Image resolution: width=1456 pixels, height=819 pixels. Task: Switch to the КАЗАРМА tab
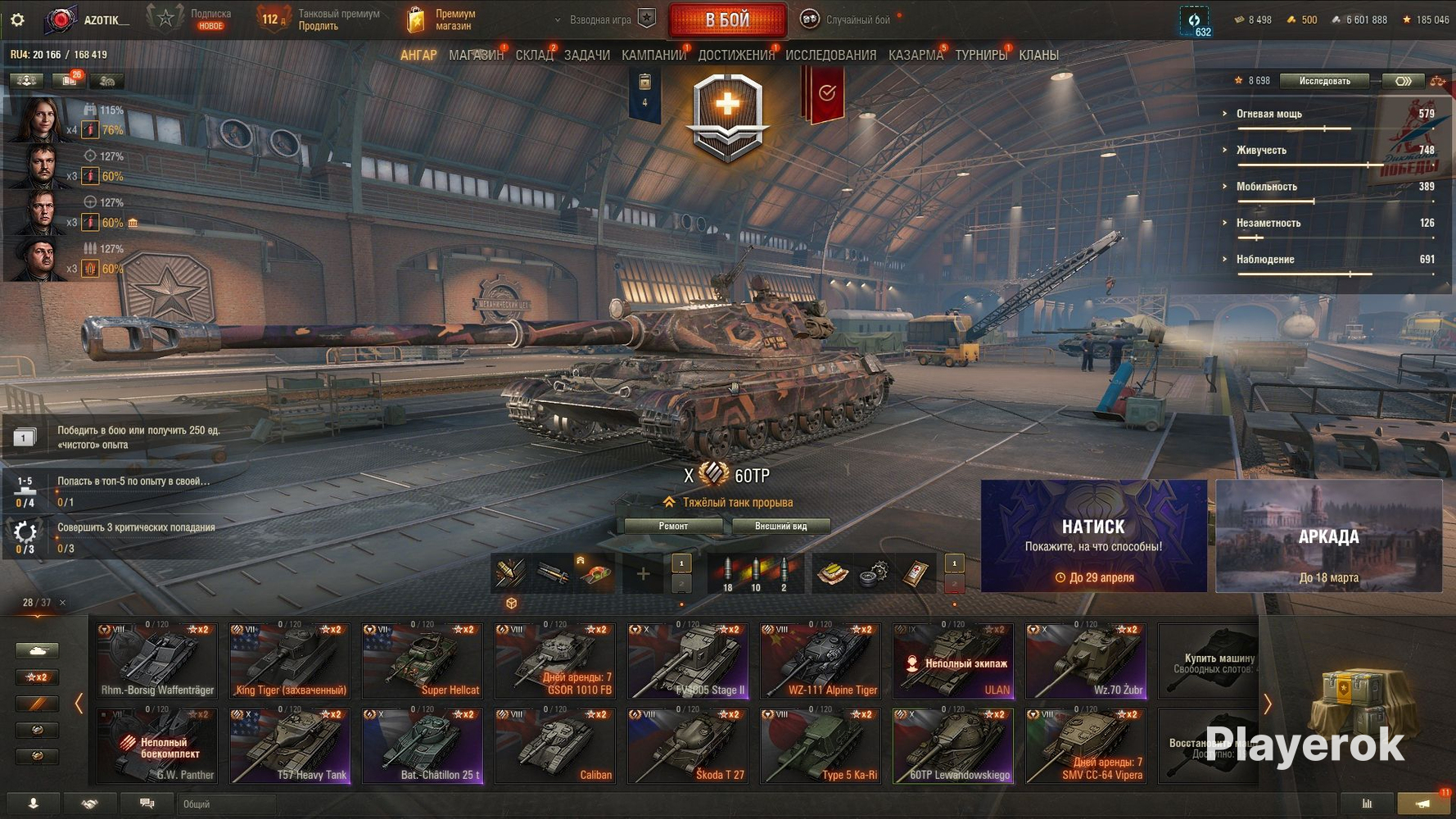pos(915,56)
